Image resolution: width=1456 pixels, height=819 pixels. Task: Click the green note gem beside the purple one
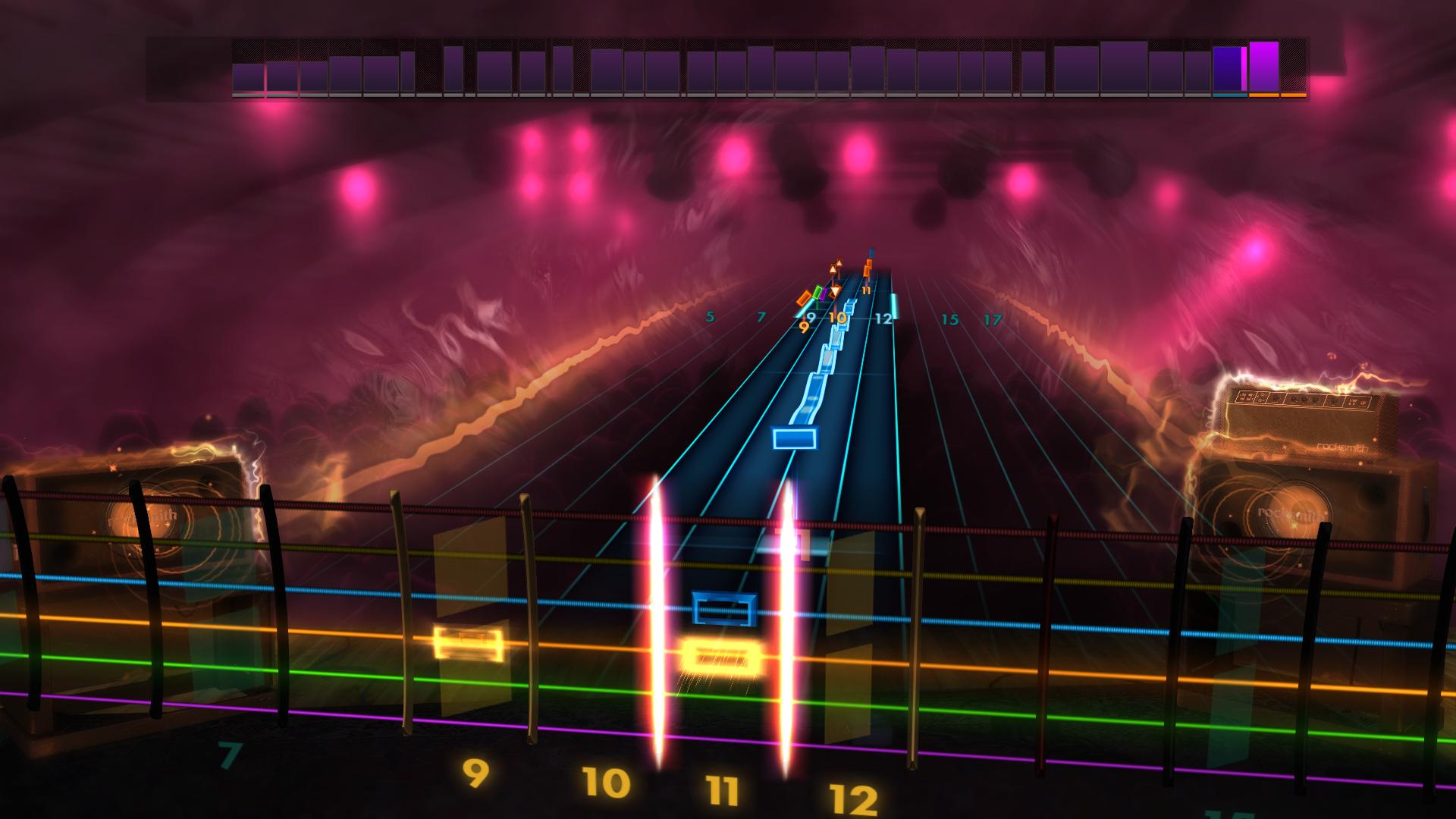pos(817,292)
